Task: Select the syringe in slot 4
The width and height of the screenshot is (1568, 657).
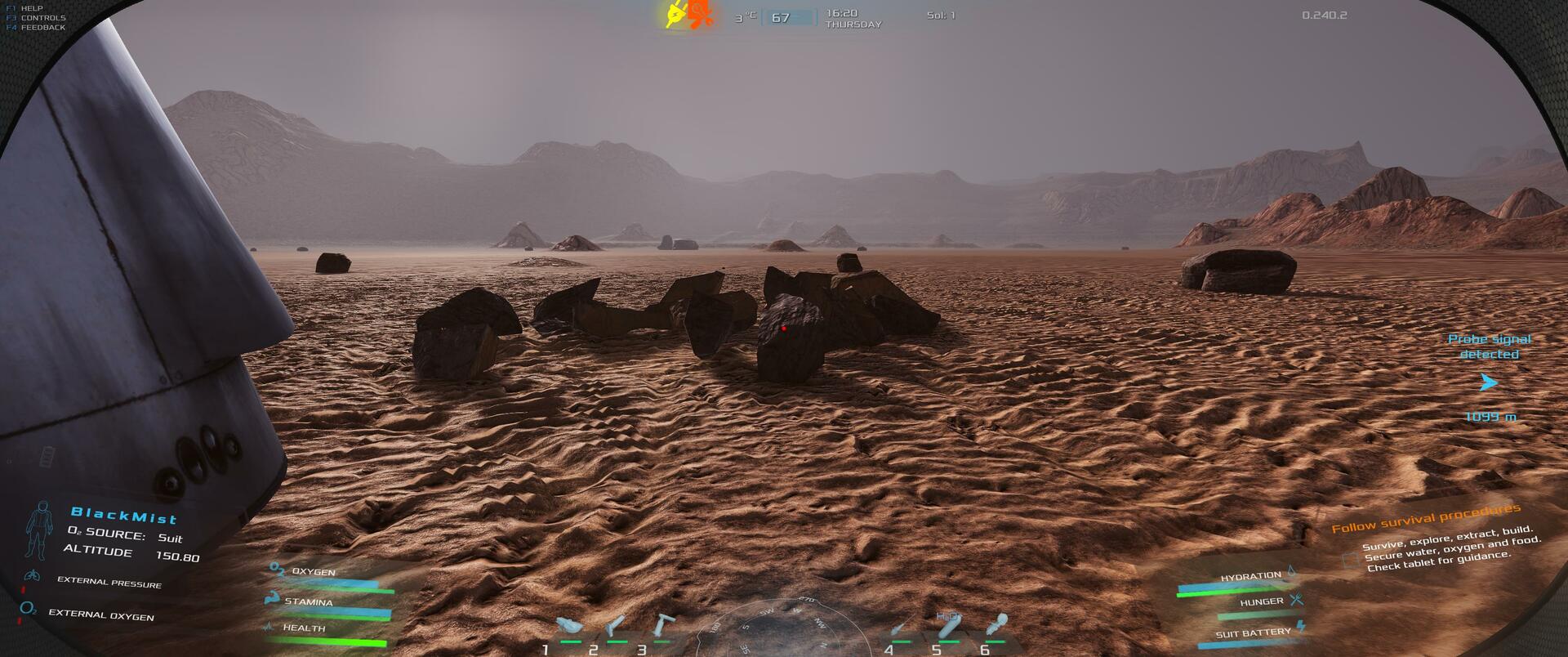Action: [900, 628]
